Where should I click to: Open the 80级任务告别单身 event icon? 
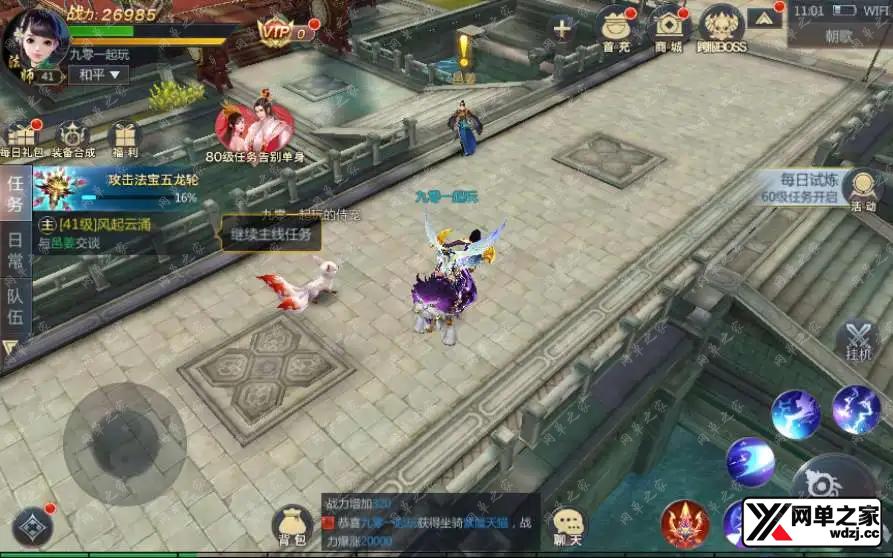254,128
